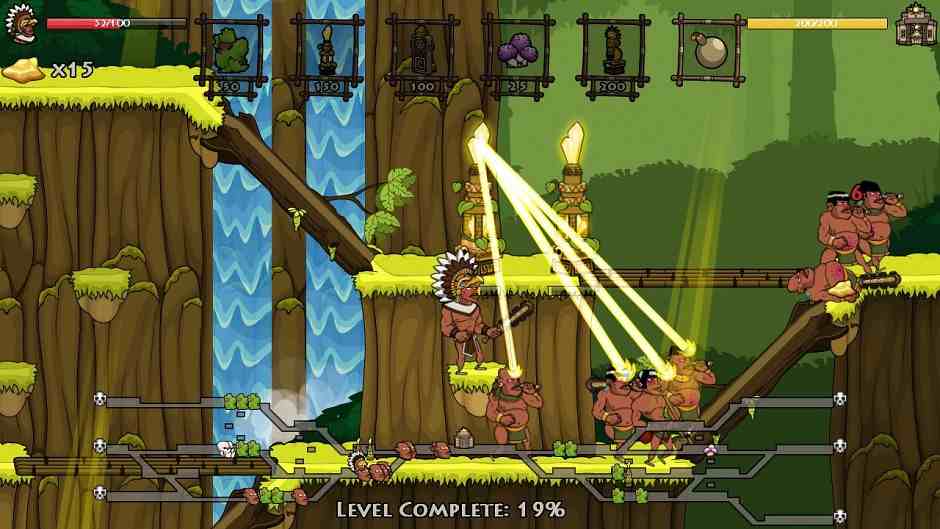Image resolution: width=940 pixels, height=529 pixels.
Task: Click the temple icon beside the yellow bar
Action: [913, 24]
